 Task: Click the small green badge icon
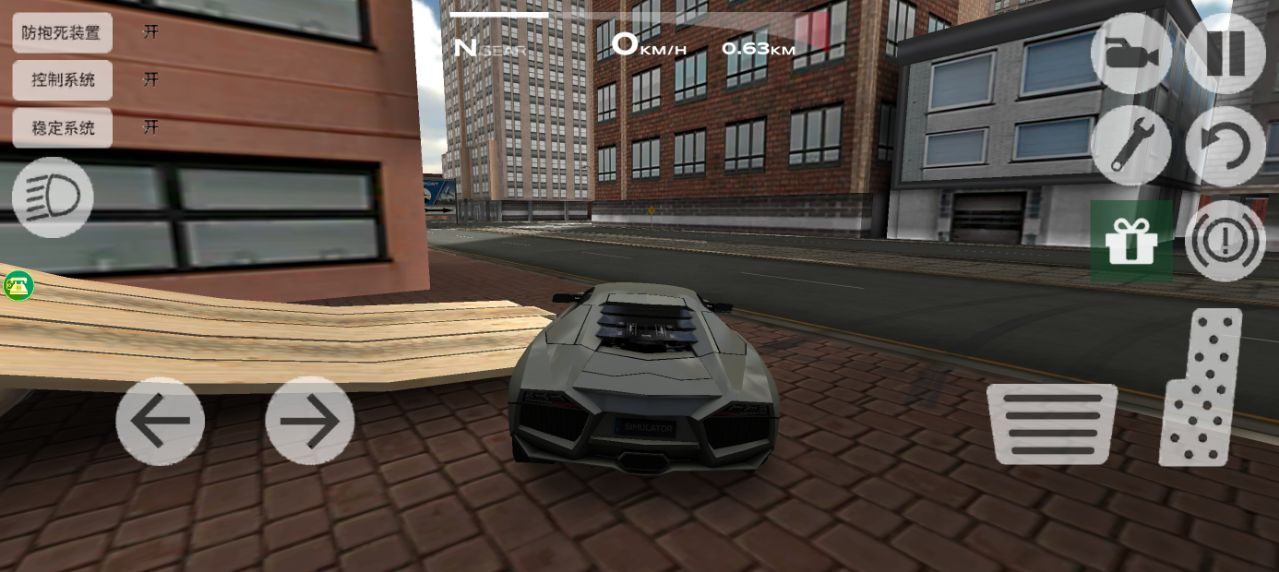(18, 286)
